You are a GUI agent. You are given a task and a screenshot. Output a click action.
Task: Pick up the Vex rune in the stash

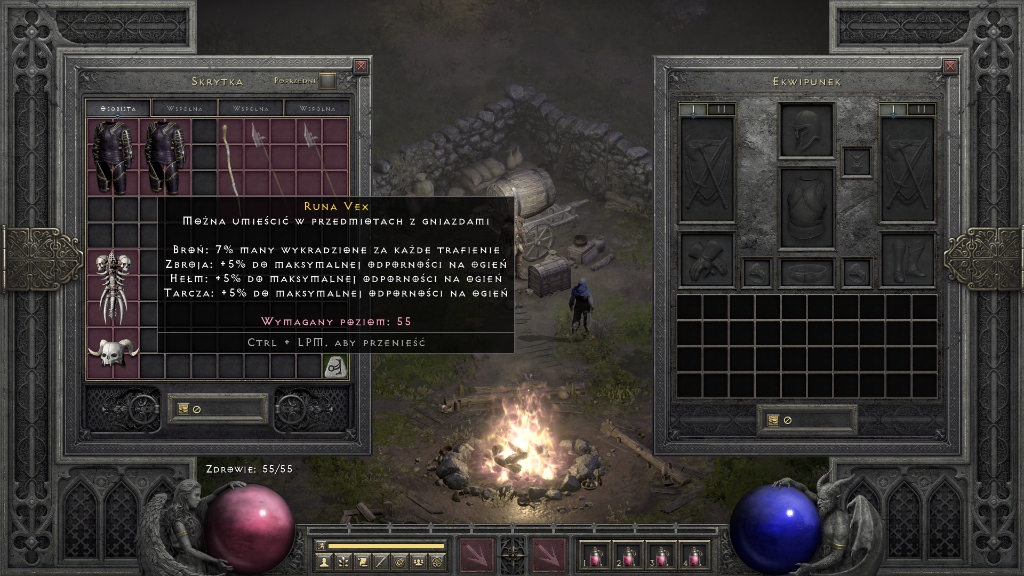click(334, 366)
